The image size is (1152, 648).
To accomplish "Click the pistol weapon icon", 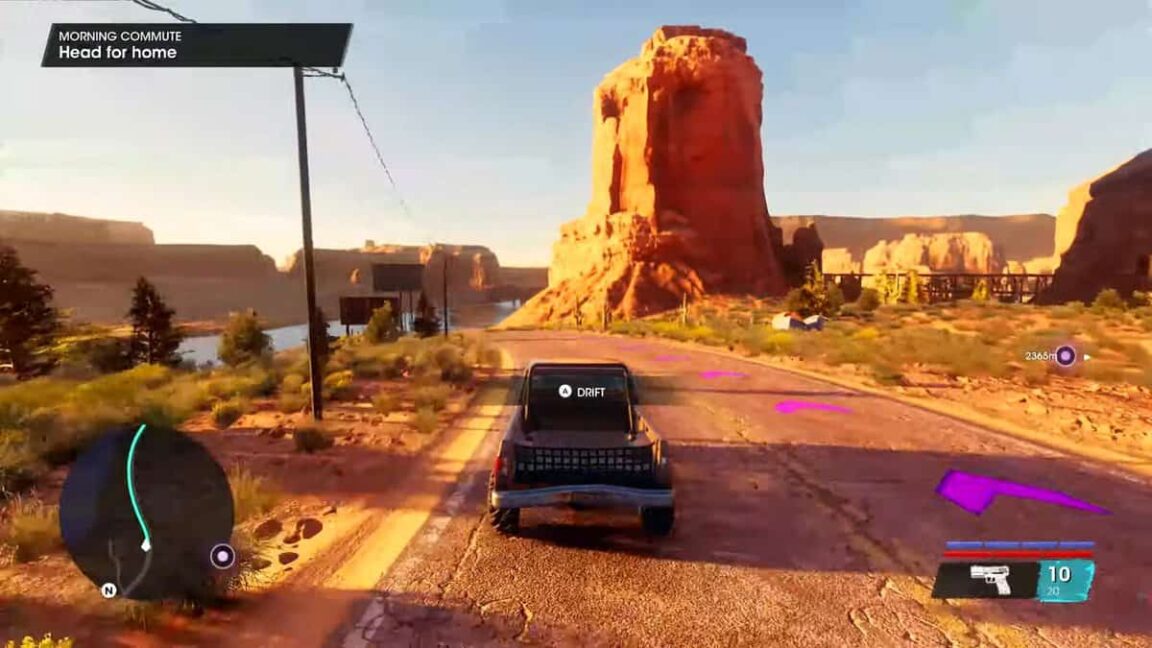I will point(990,580).
